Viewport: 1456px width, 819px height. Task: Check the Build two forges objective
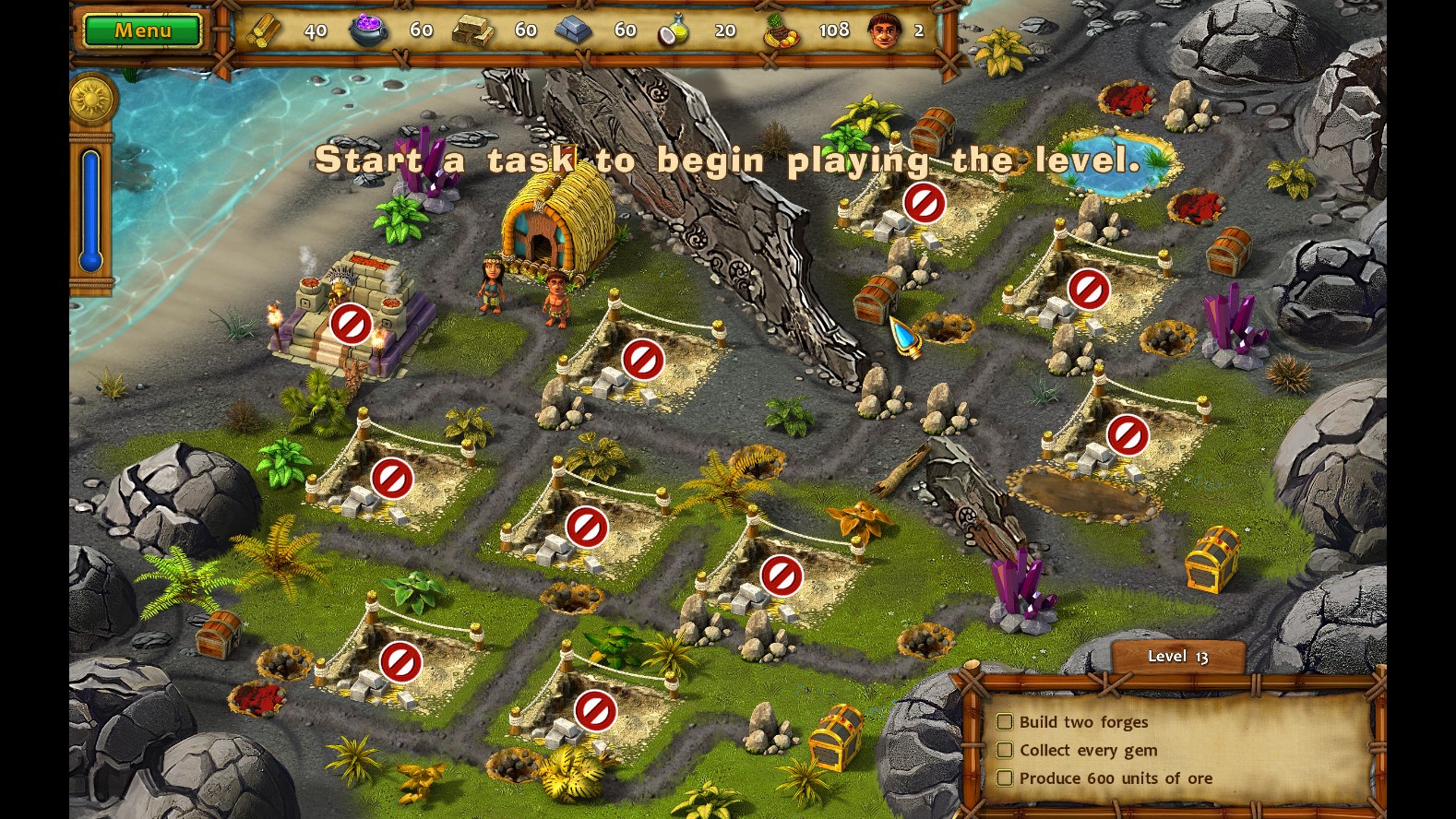coord(1005,722)
